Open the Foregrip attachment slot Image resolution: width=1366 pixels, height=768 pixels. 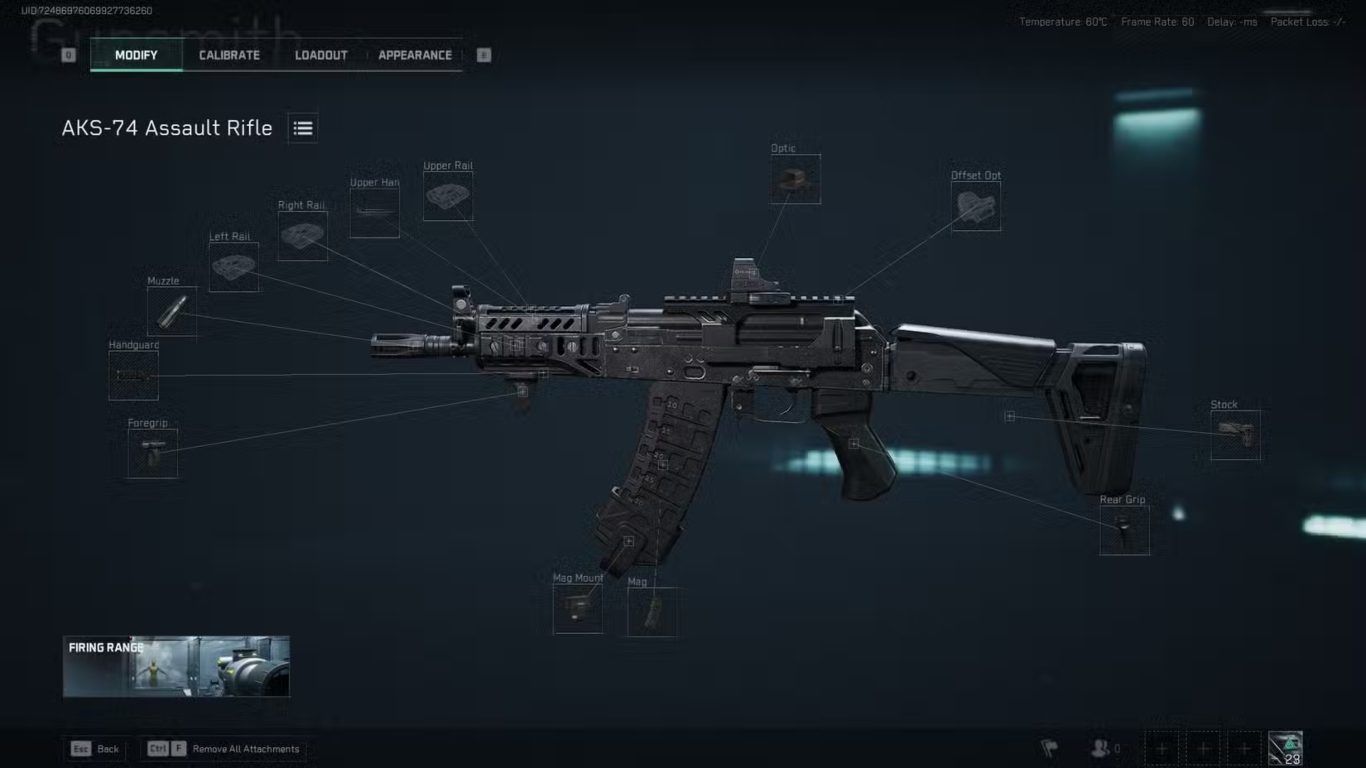click(153, 453)
